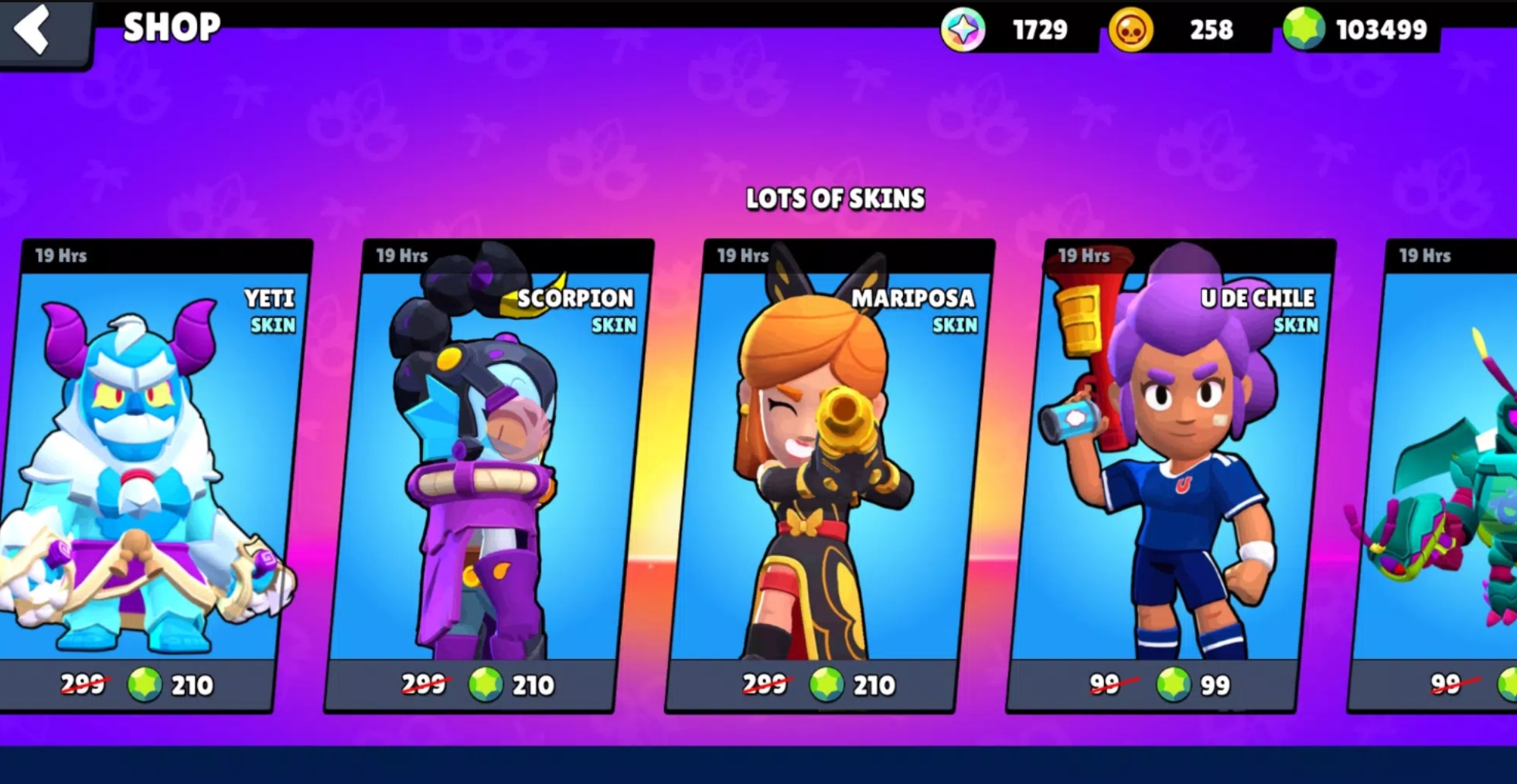The height and width of the screenshot is (784, 1517).
Task: Buy the Yeti skin for 210 gems
Action: pos(139,685)
